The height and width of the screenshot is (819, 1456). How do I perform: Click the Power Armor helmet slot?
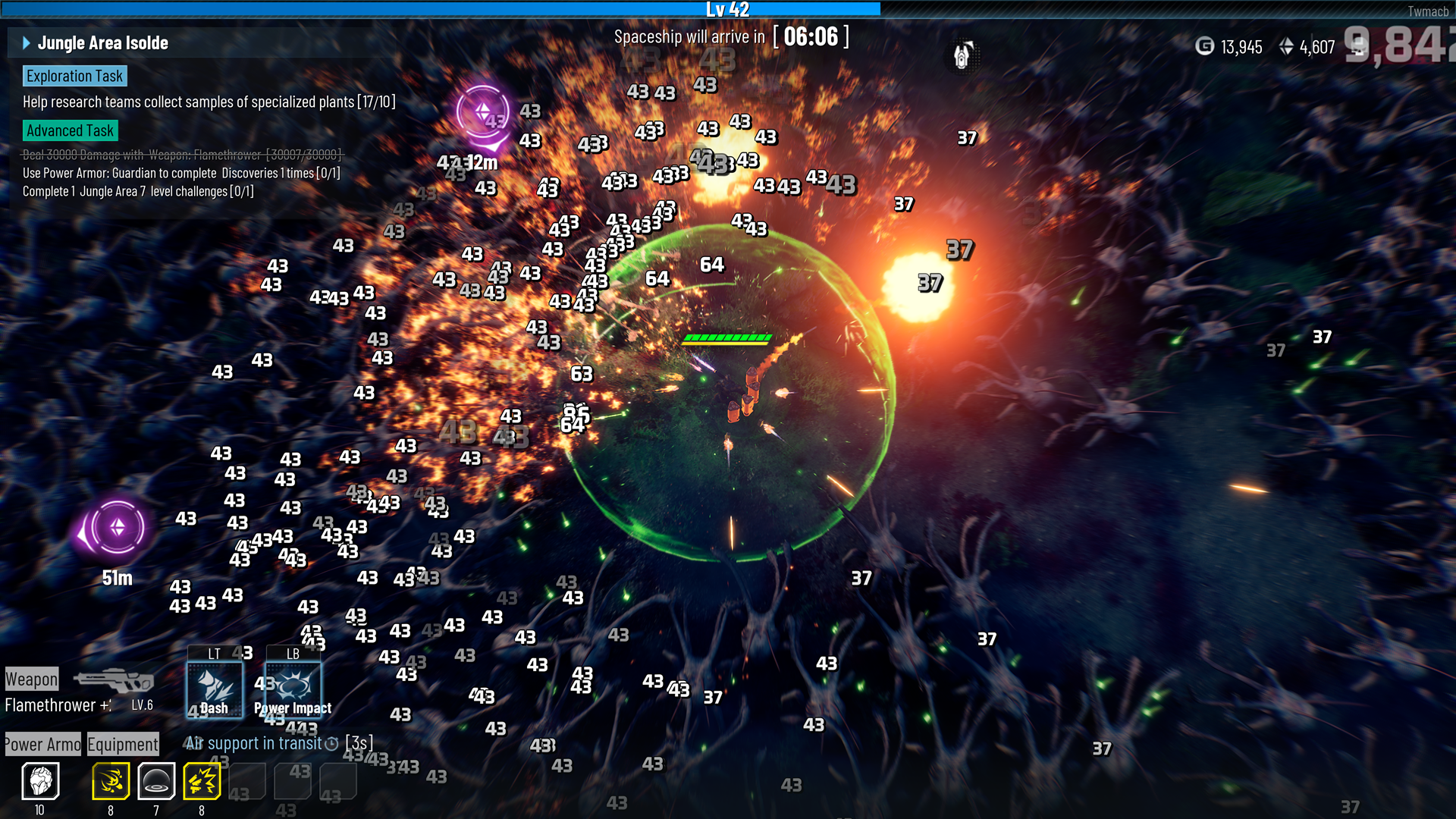click(x=40, y=781)
